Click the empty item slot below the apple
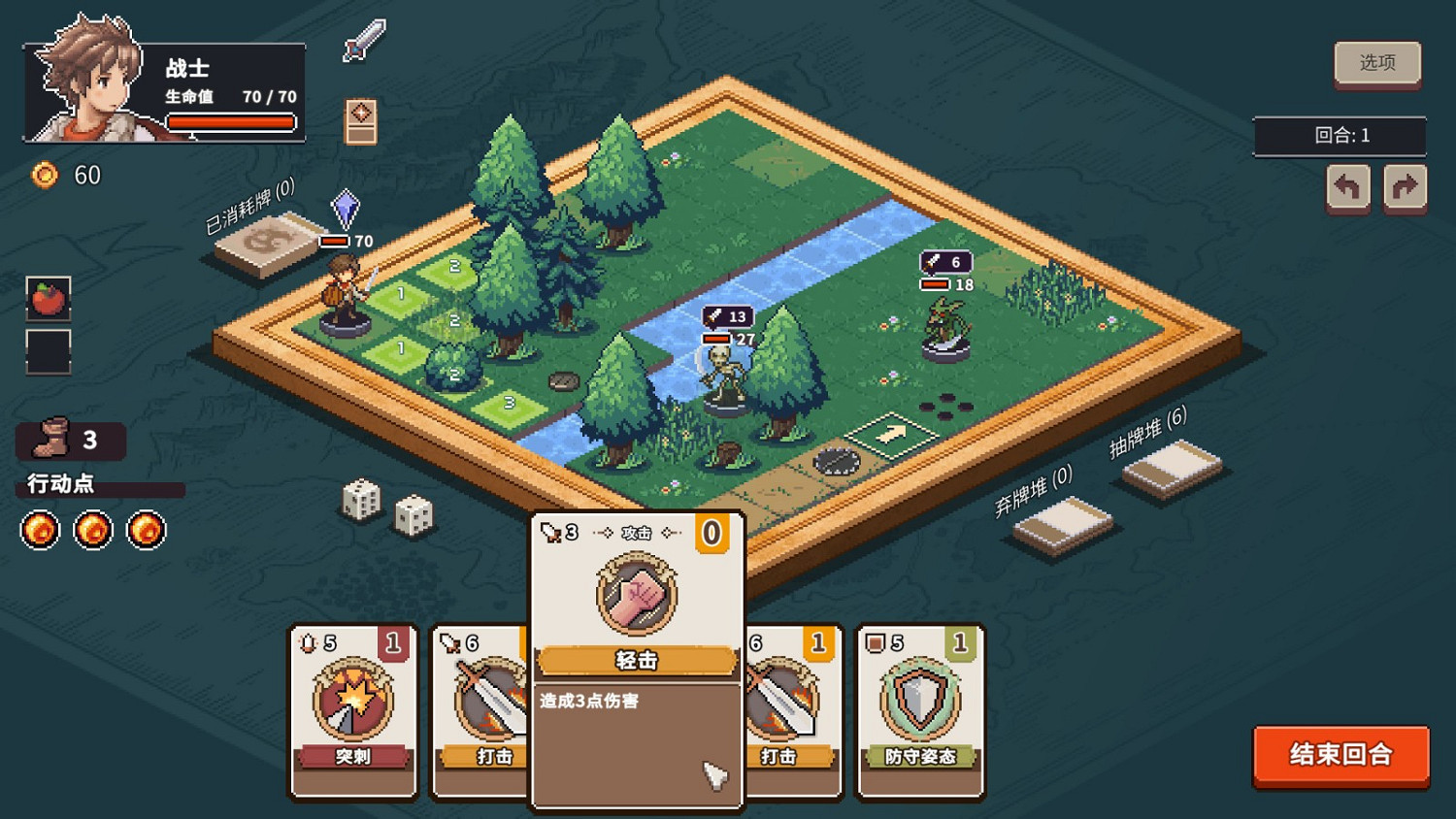This screenshot has width=1456, height=819. (x=50, y=351)
